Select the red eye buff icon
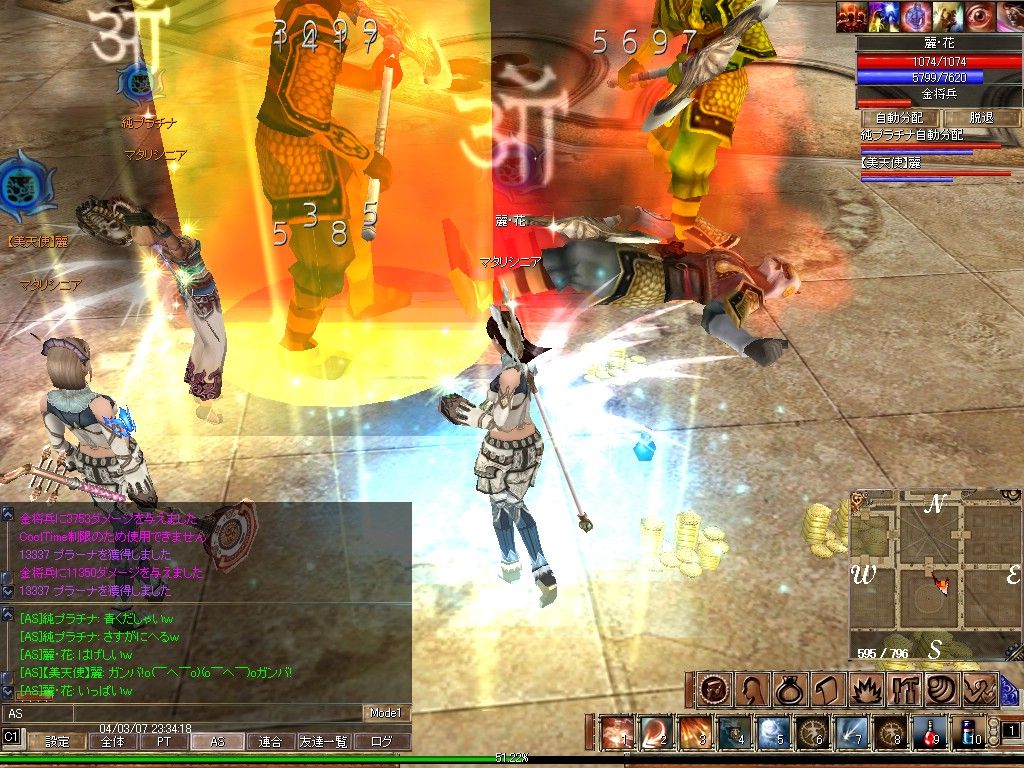Screen dimensions: 1024x768 pyautogui.click(x=978, y=17)
